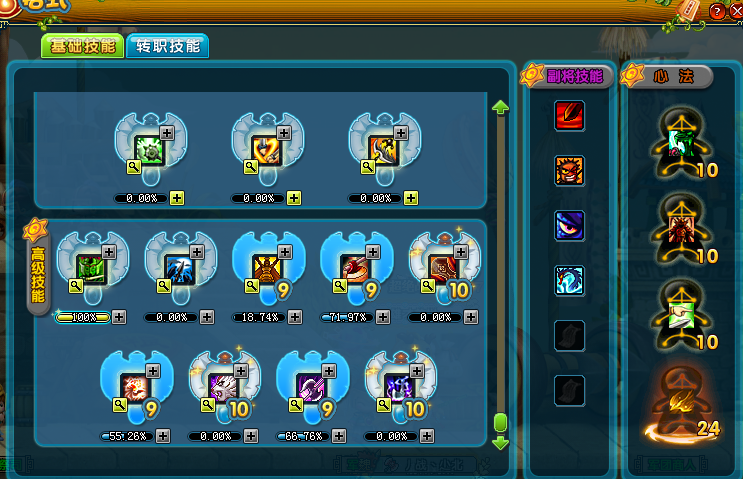Choose the blue masked face lieutenant skill

[569, 225]
